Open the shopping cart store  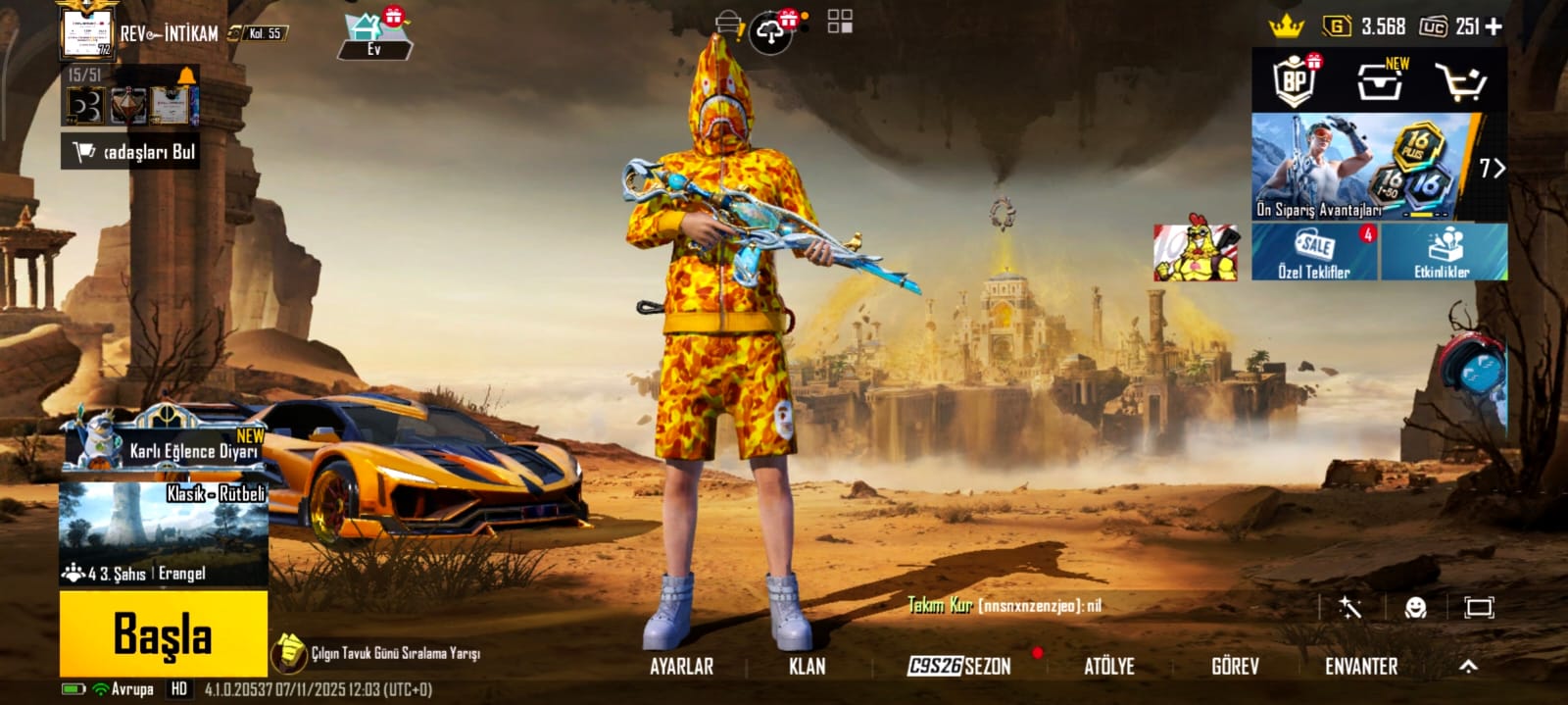pyautogui.click(x=1460, y=82)
